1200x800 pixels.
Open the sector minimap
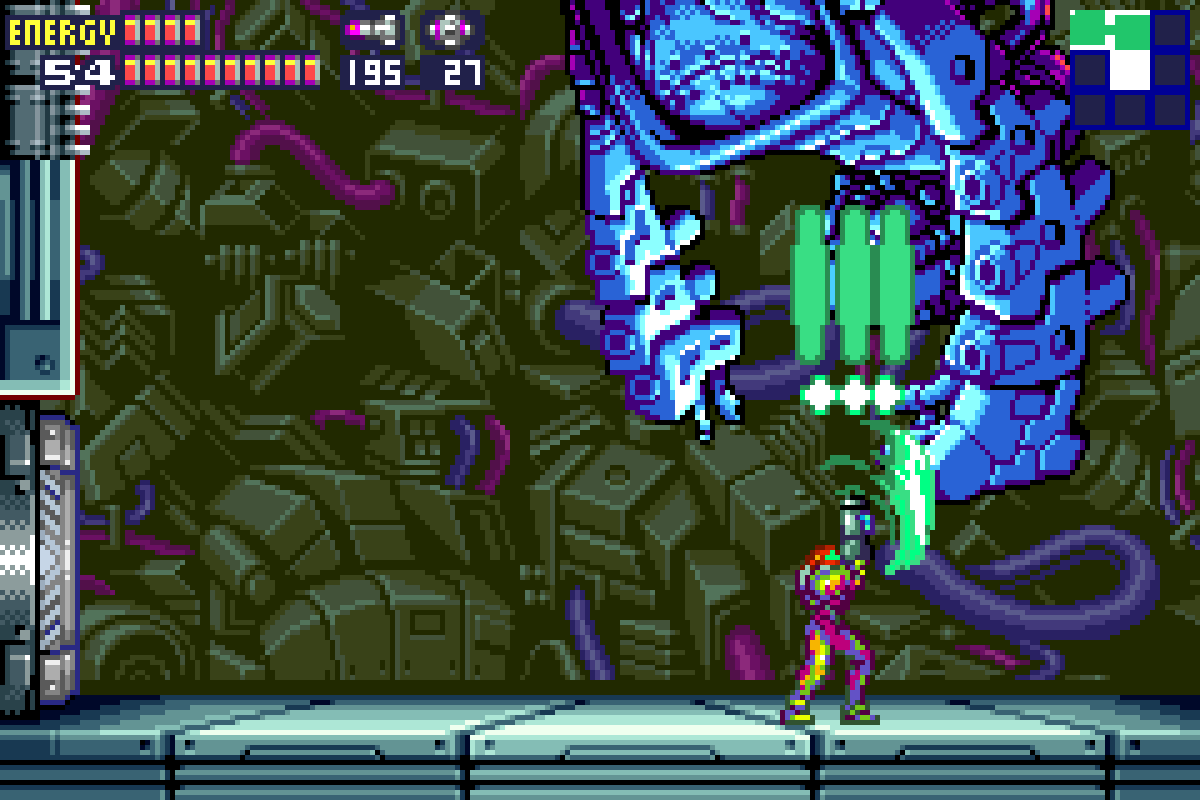(x=1129, y=67)
